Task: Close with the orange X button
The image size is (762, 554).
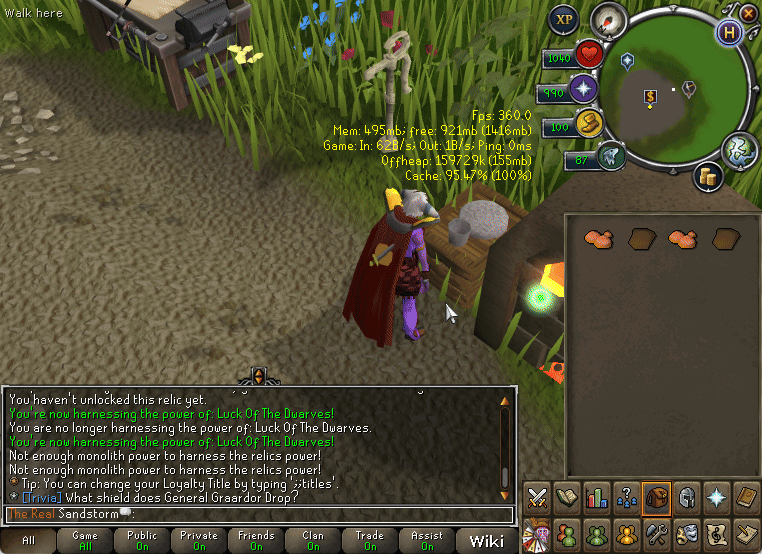Action: 748,13
